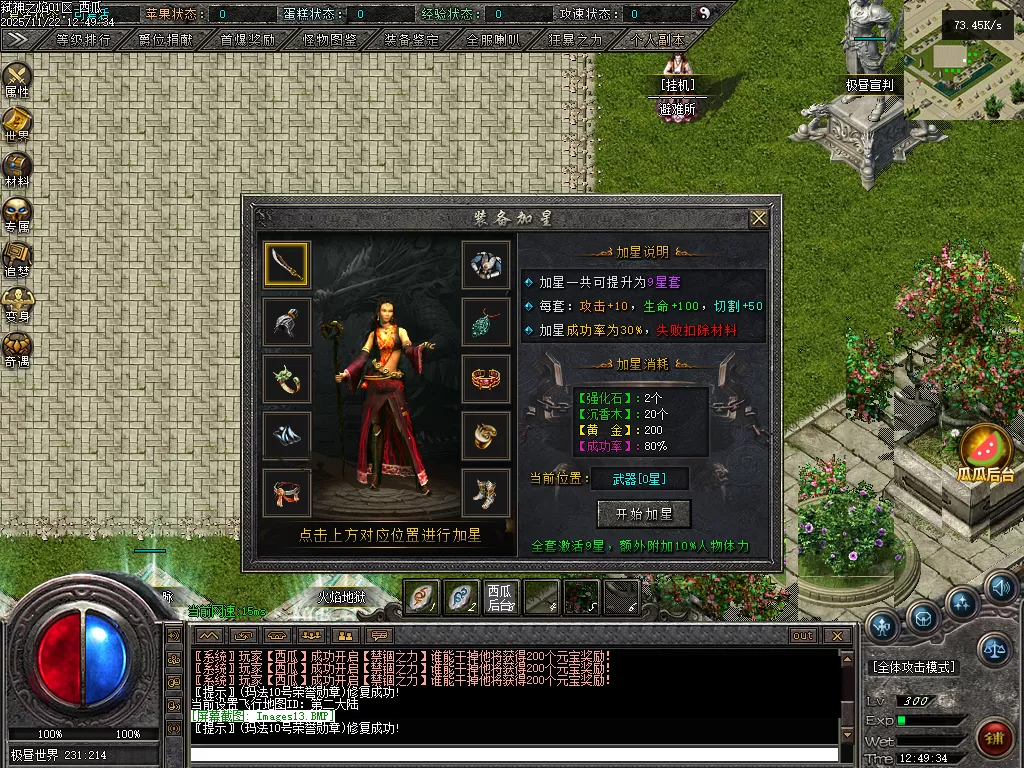This screenshot has height=768, width=1024.
Task: Select the helmet equipment slot
Action: (x=286, y=321)
